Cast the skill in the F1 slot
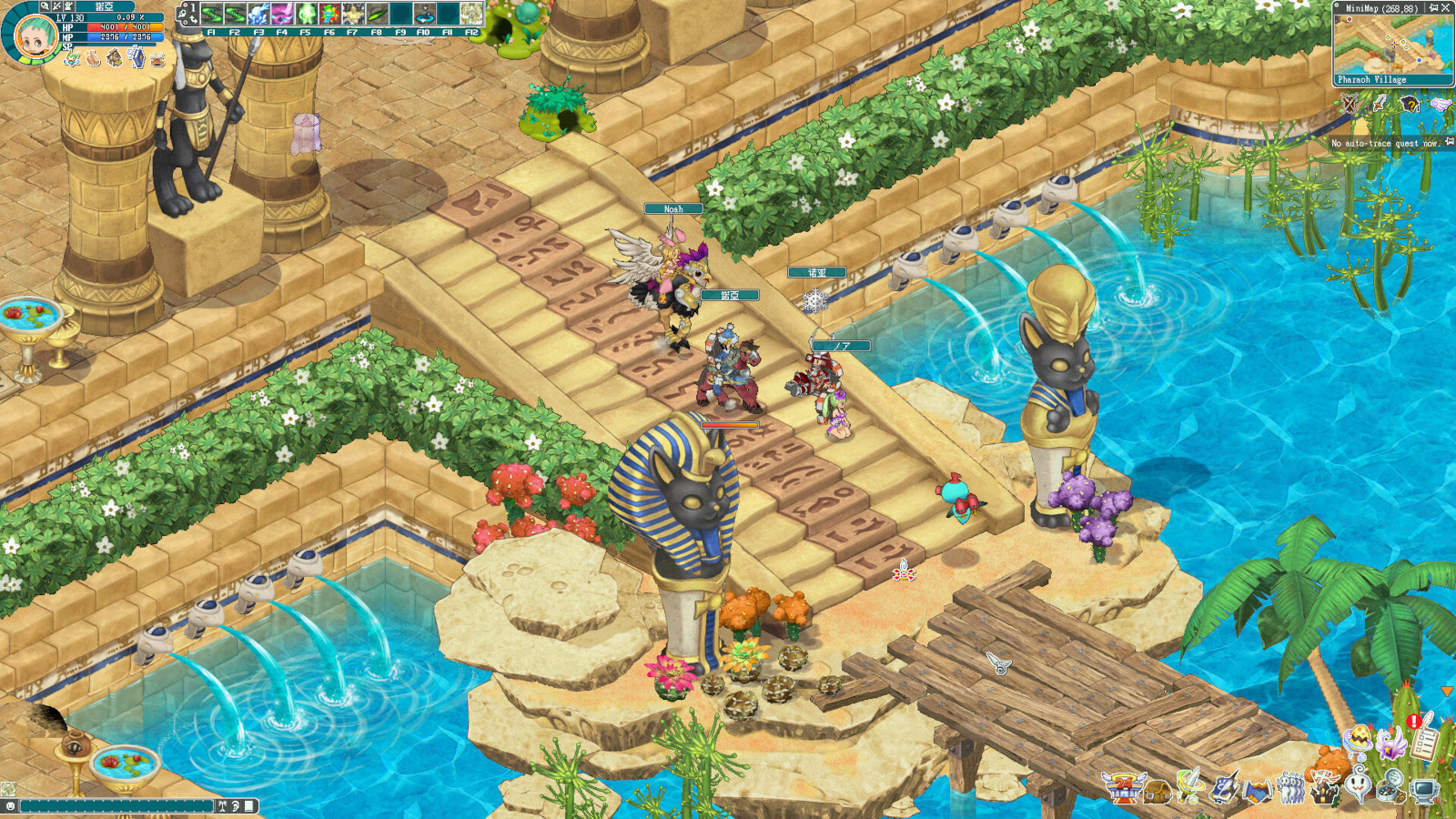Screen dimensions: 1456x819 (x=212, y=14)
